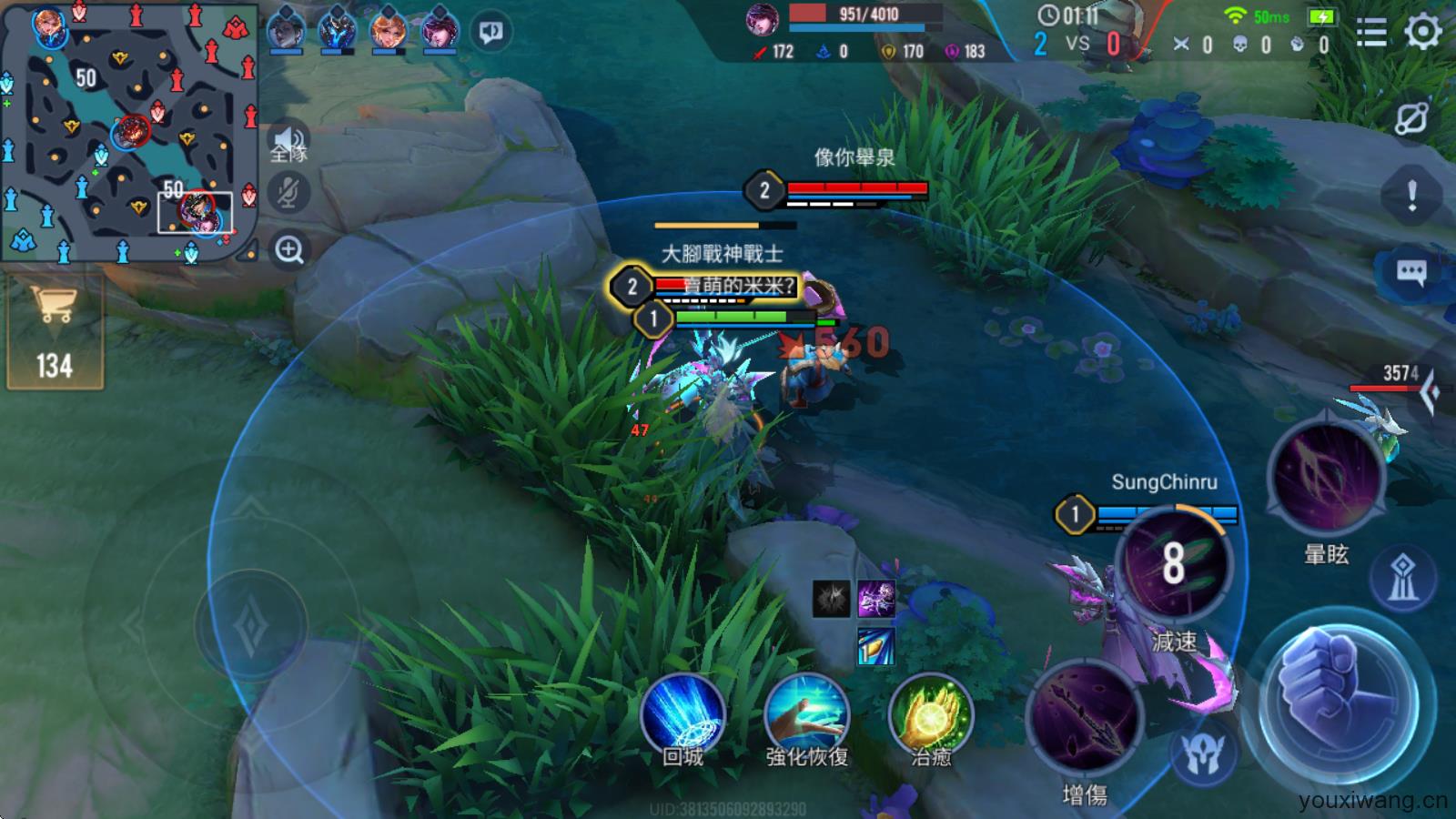Activate the 強化恢復 recovery ability
Image resolution: width=1456 pixels, height=819 pixels.
(806, 715)
